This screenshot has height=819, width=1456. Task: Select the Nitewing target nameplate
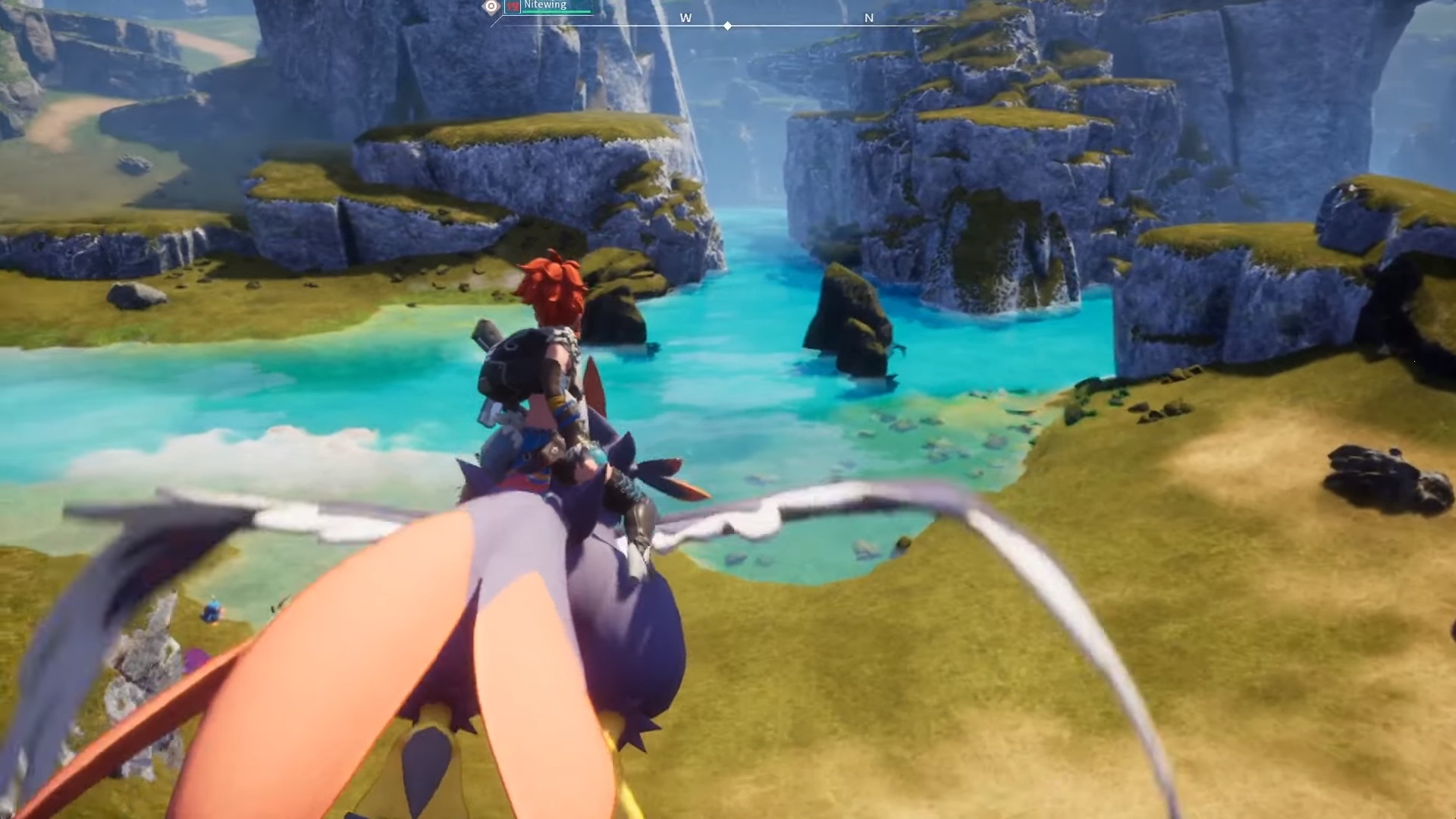546,5
